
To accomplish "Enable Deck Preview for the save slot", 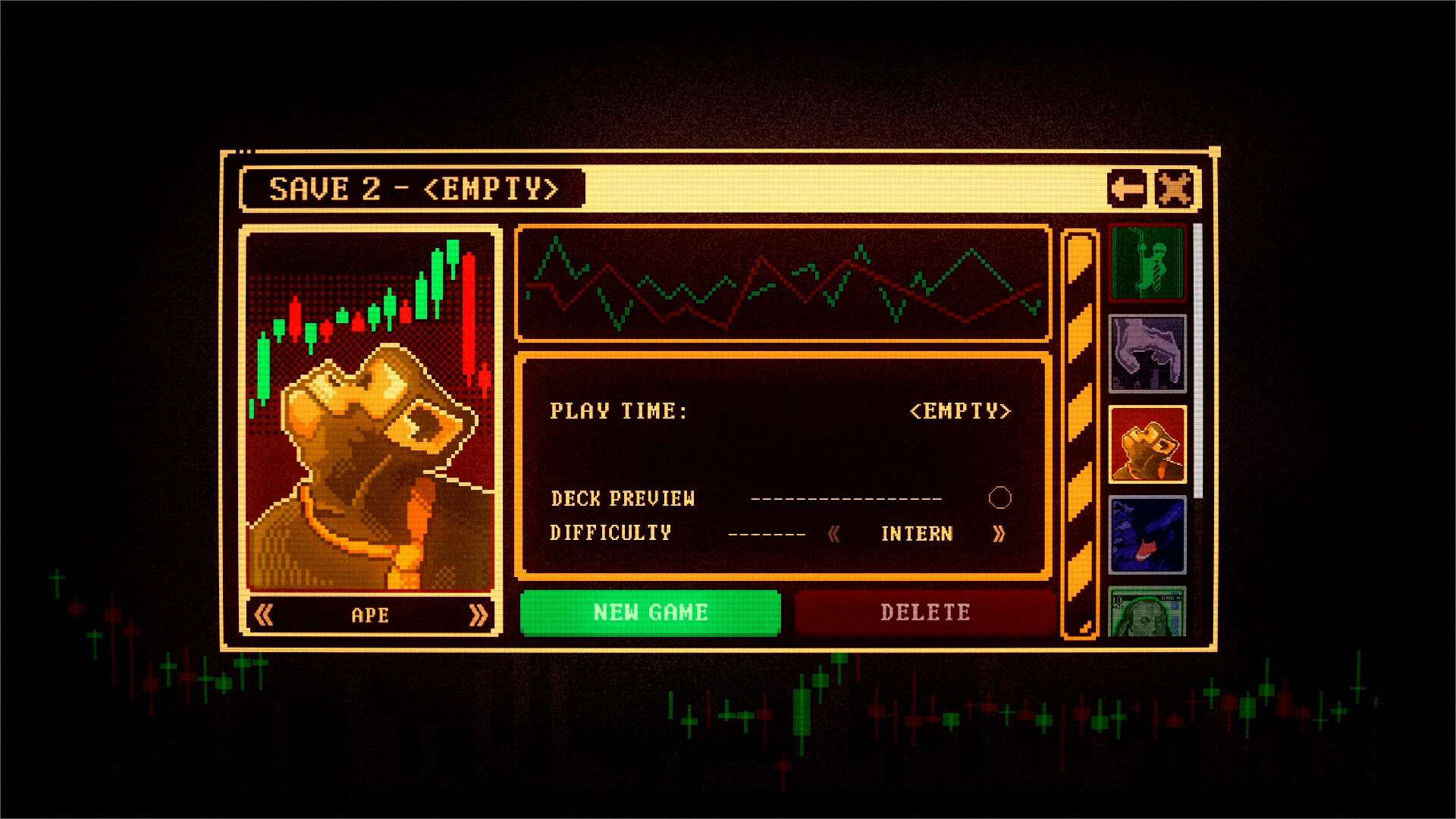I will pos(1001,497).
